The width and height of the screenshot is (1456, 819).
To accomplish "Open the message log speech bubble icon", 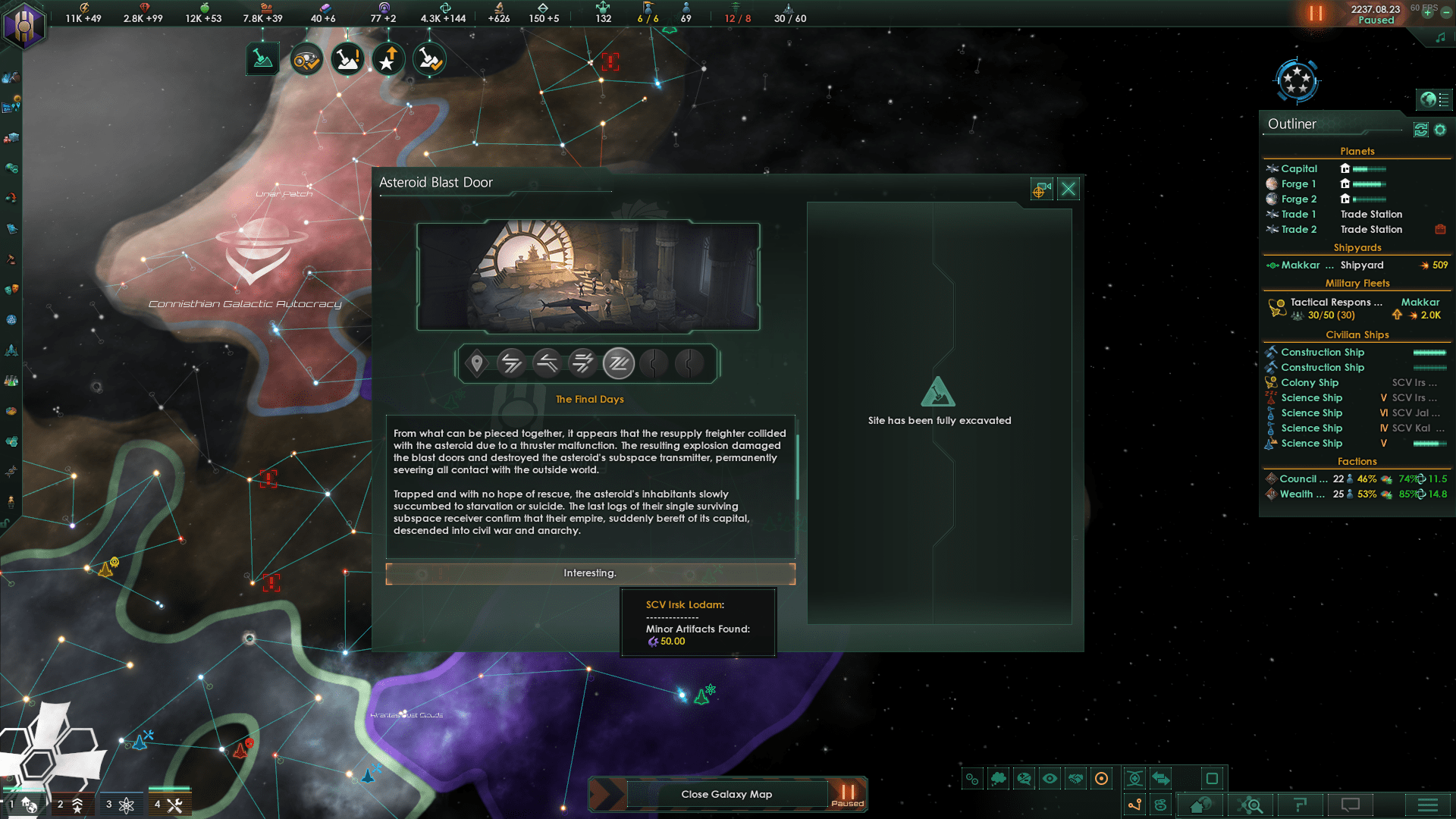I will coord(1349,805).
